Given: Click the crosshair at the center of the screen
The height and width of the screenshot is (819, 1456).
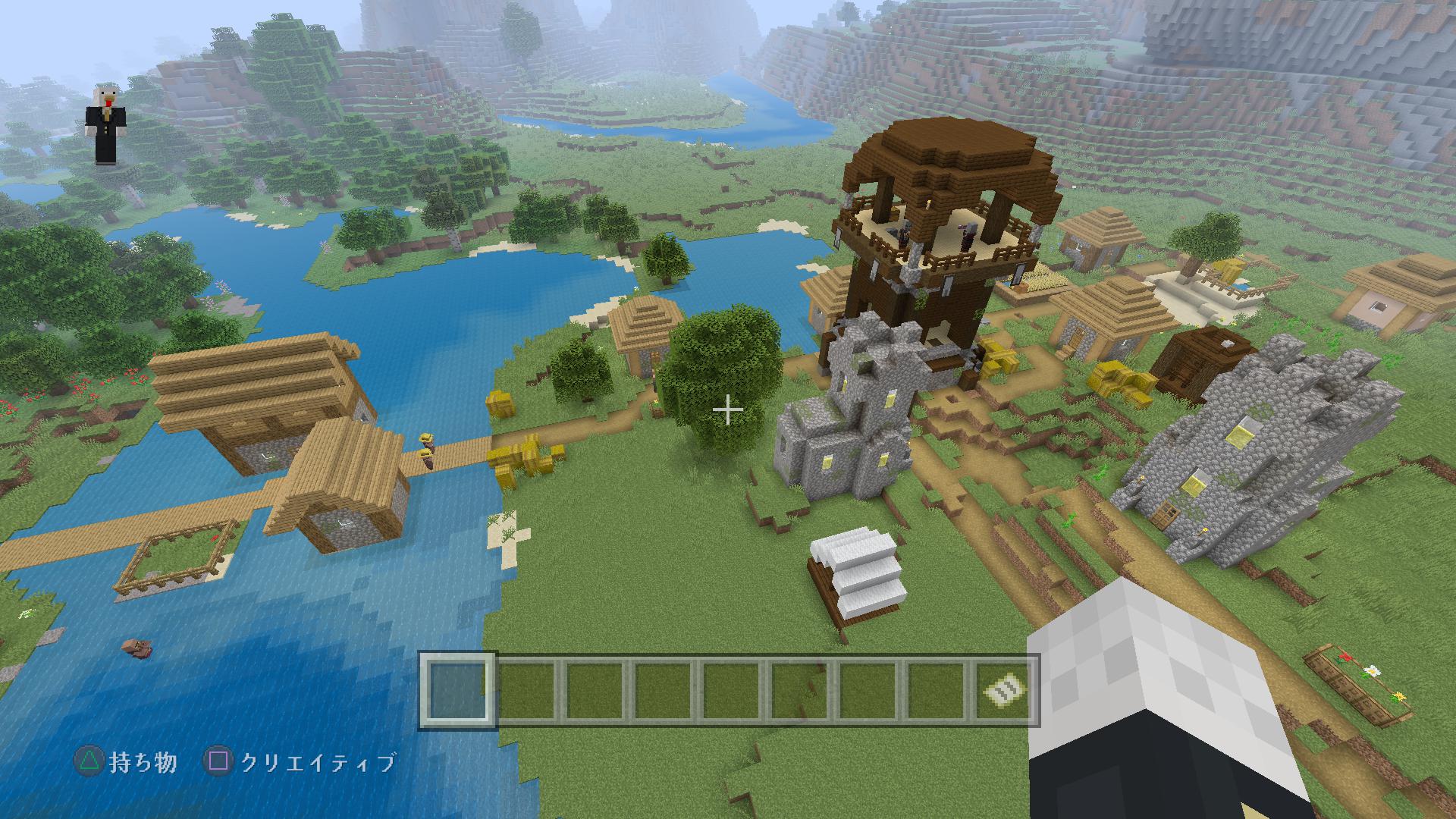Looking at the screenshot, I should coord(727,409).
